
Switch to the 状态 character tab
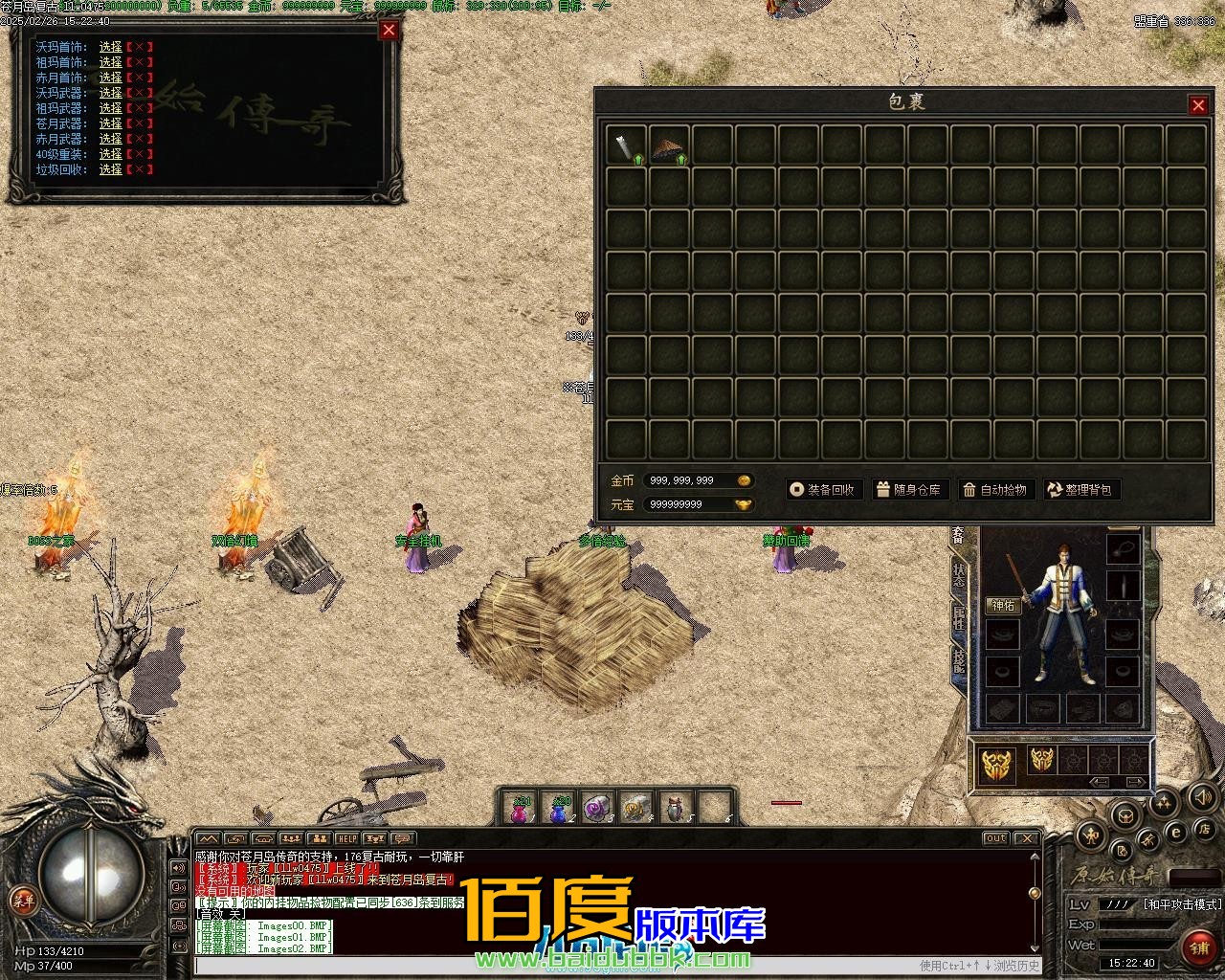point(959,574)
